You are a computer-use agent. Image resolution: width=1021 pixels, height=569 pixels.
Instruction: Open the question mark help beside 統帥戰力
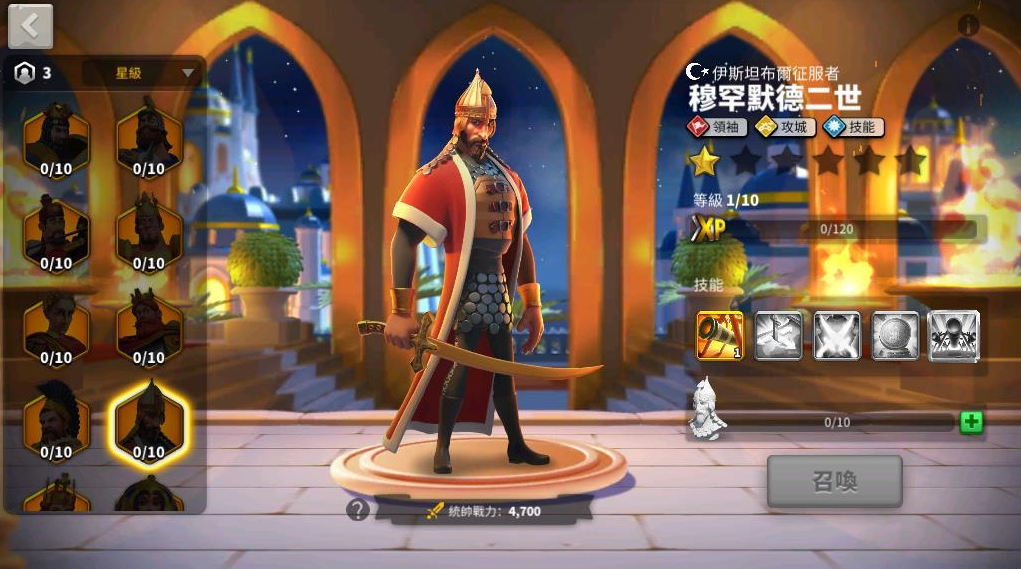(357, 510)
